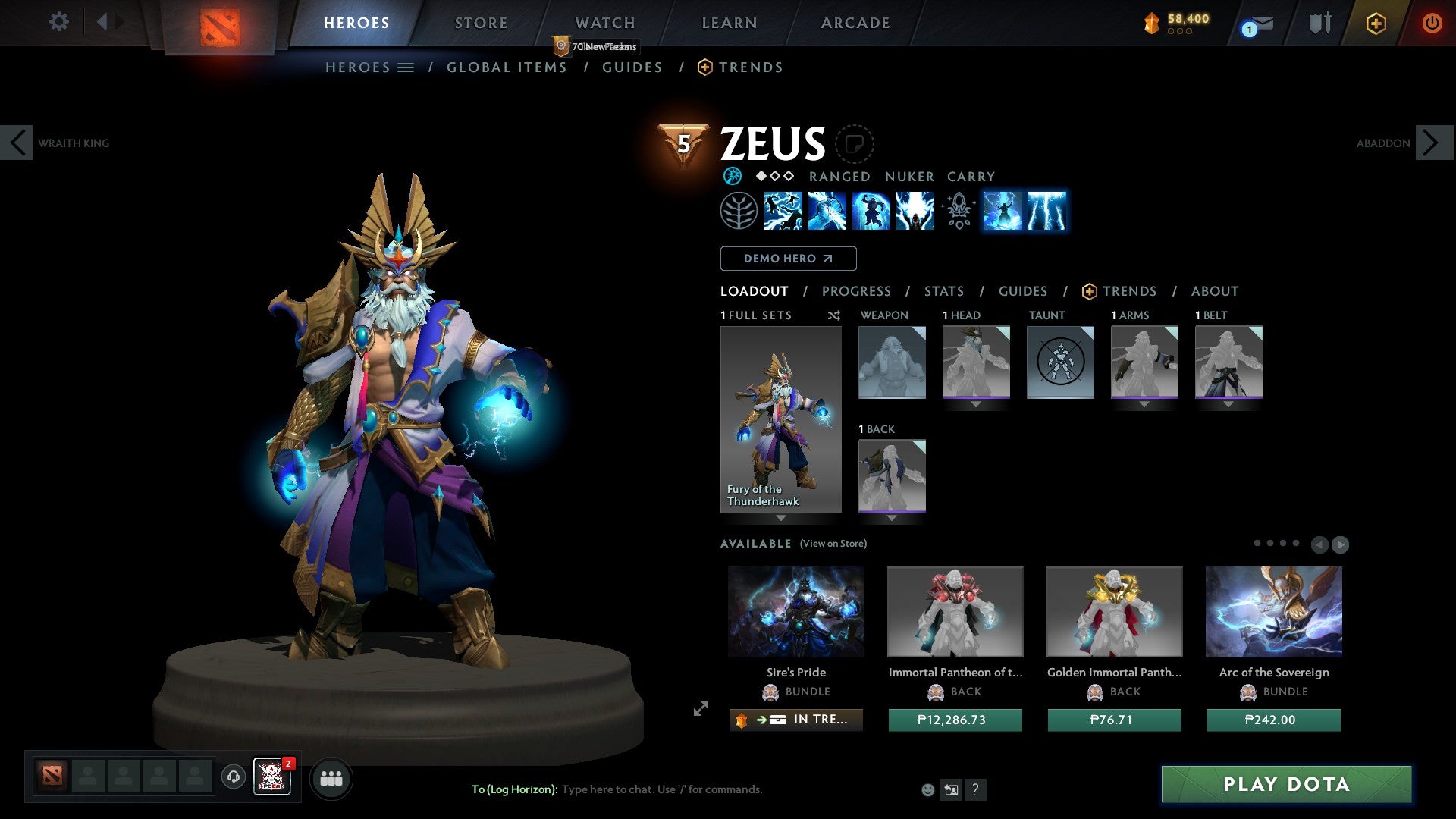The height and width of the screenshot is (819, 1456).
Task: Open the settings gear icon
Action: (x=58, y=22)
